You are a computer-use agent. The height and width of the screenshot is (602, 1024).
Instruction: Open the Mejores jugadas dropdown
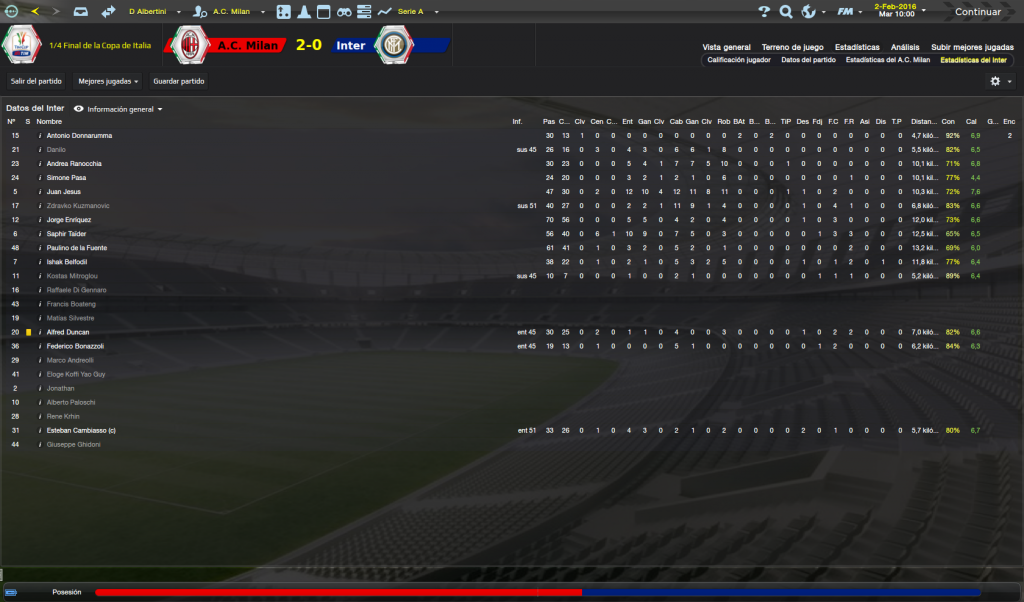click(108, 81)
